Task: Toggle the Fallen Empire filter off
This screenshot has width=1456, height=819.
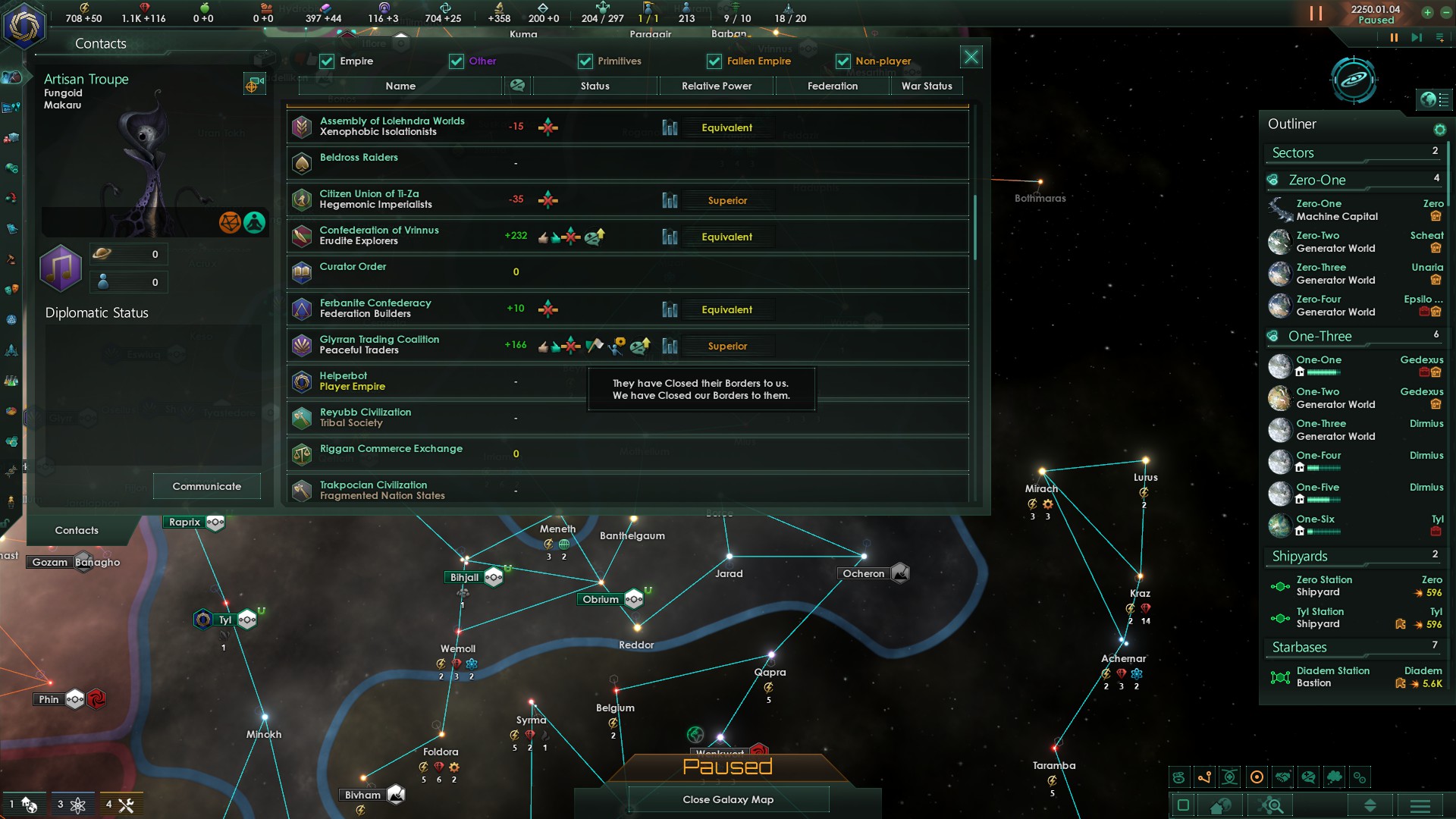Action: (x=713, y=61)
